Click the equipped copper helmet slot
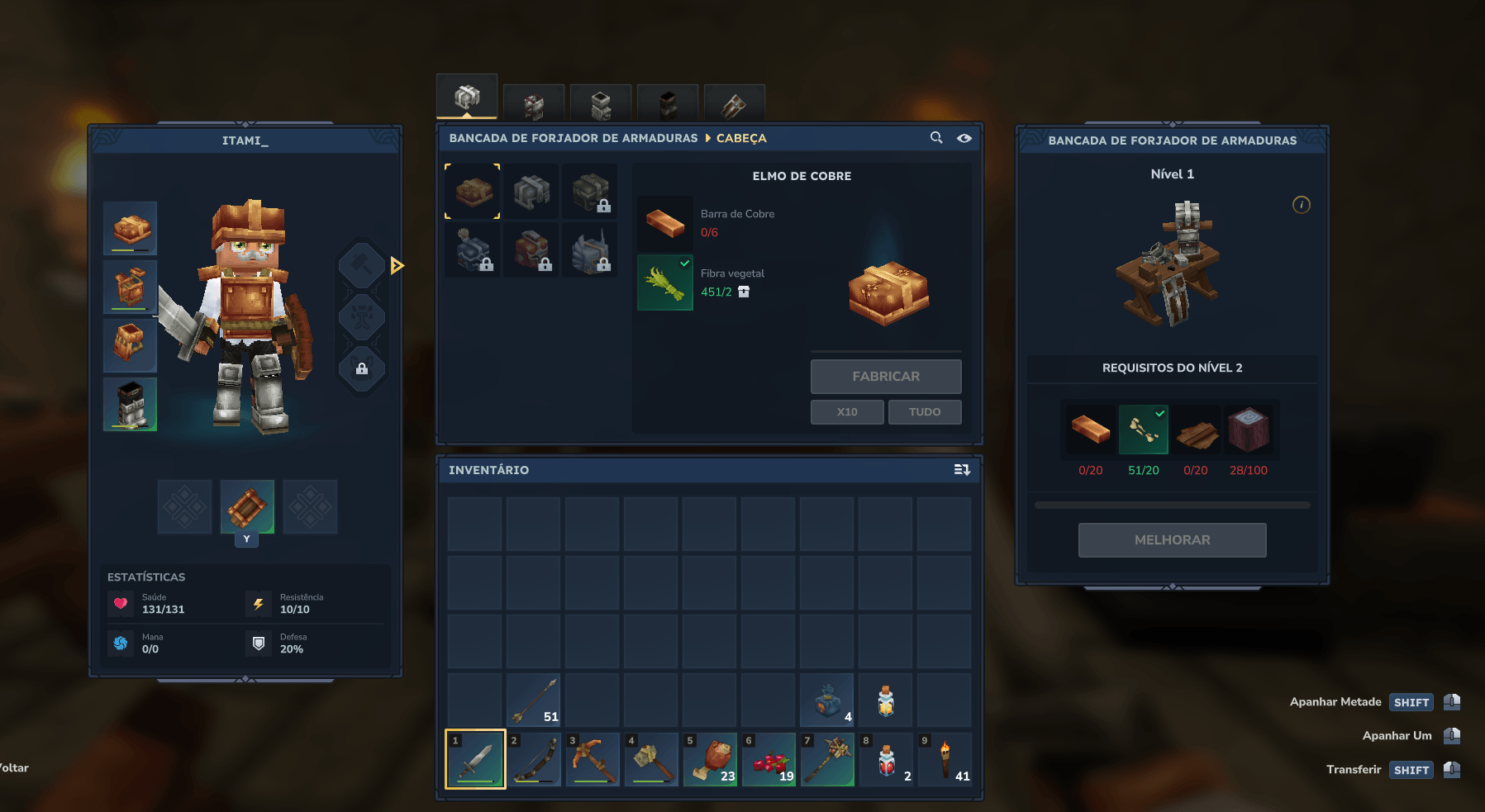The height and width of the screenshot is (812, 1485). click(131, 228)
